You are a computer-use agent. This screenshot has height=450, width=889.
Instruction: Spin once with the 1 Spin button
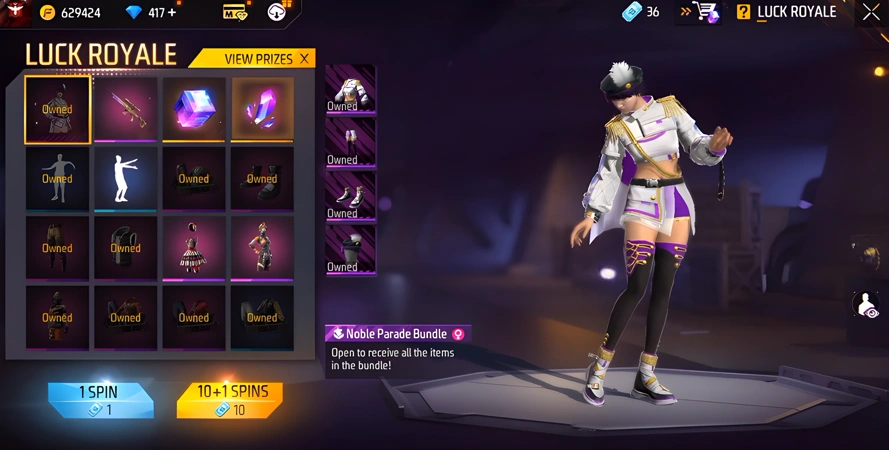pos(100,399)
